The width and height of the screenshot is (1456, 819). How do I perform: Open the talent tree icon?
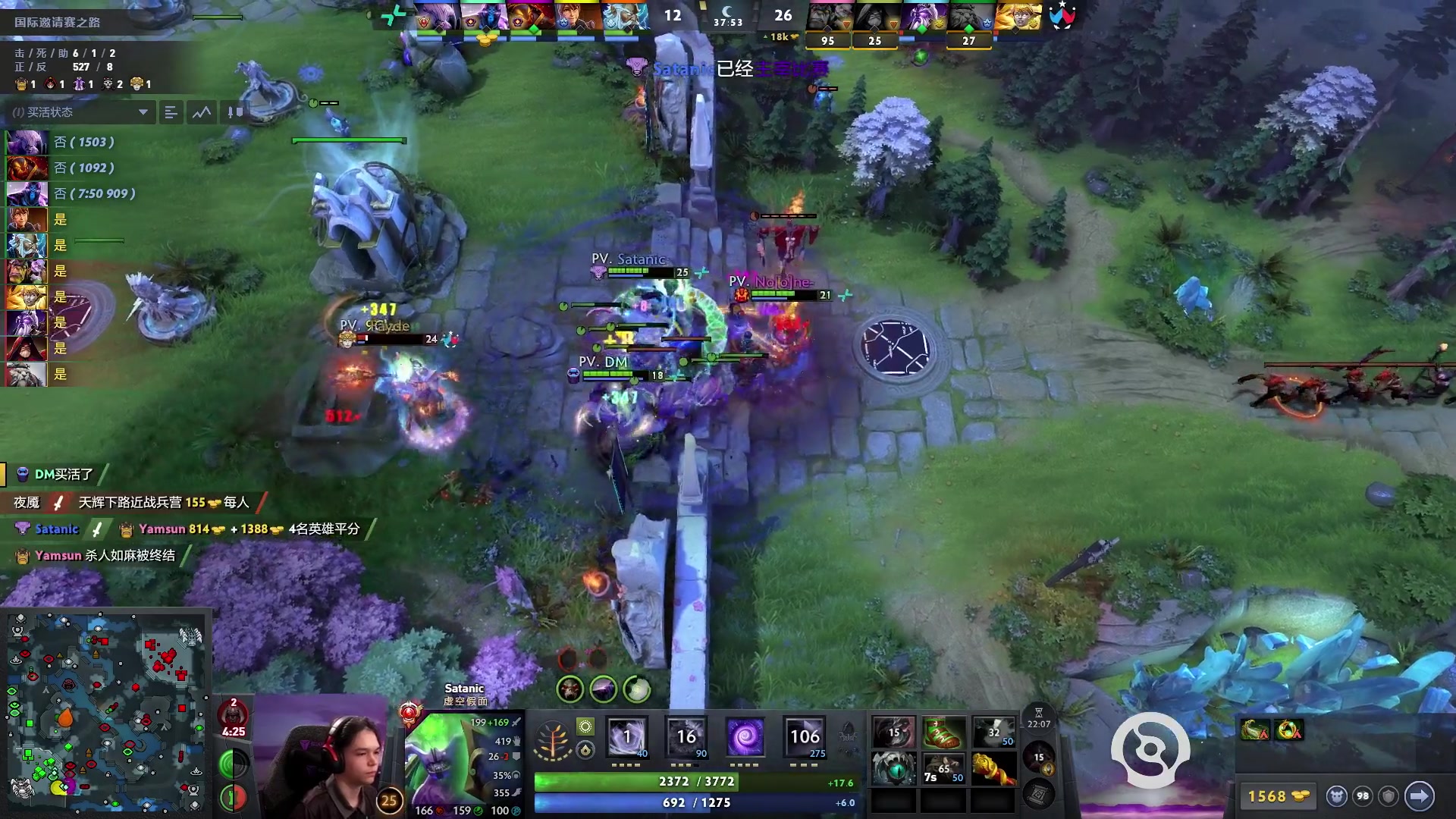(x=552, y=741)
